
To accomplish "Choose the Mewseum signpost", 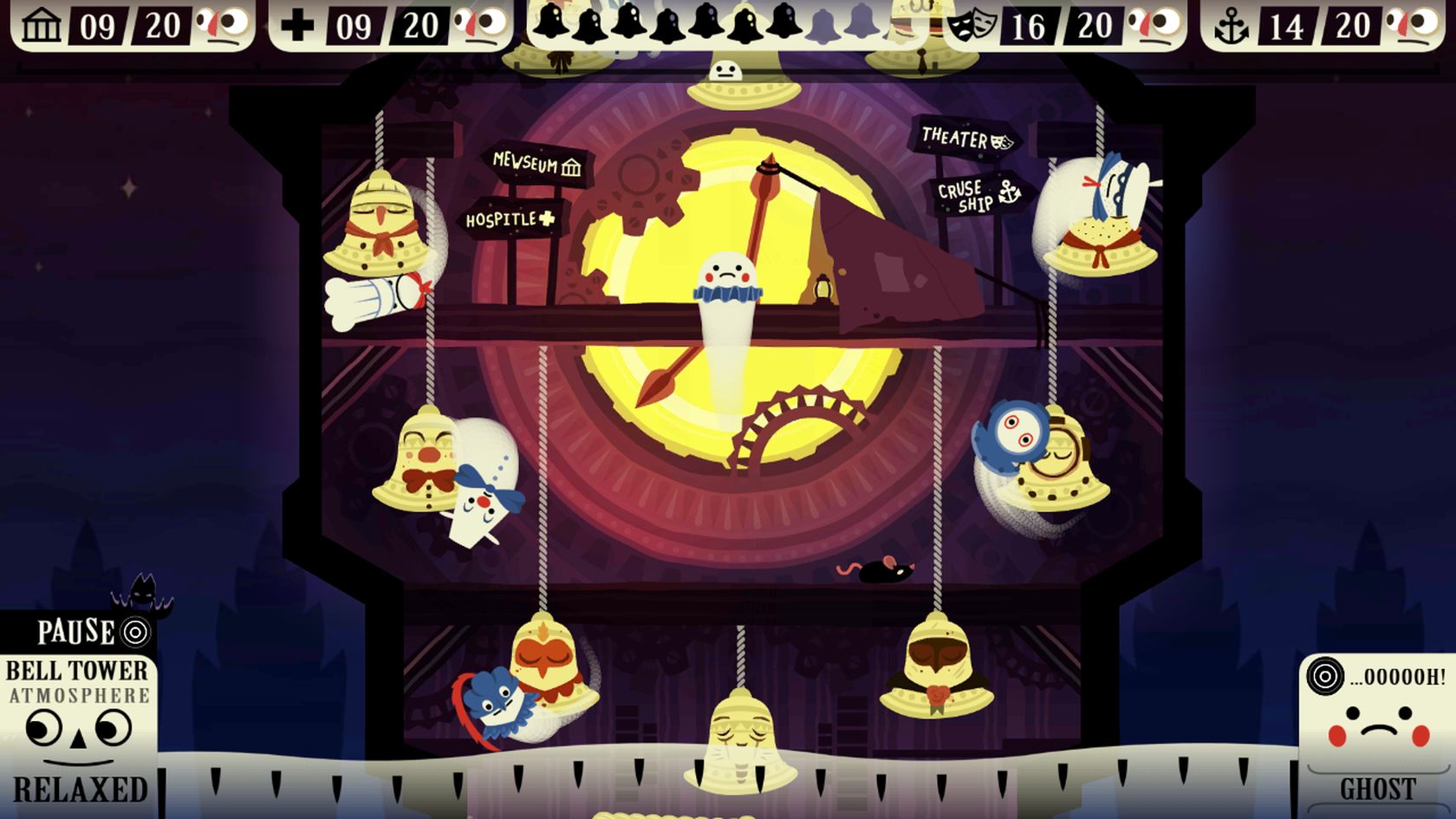I will (x=536, y=163).
